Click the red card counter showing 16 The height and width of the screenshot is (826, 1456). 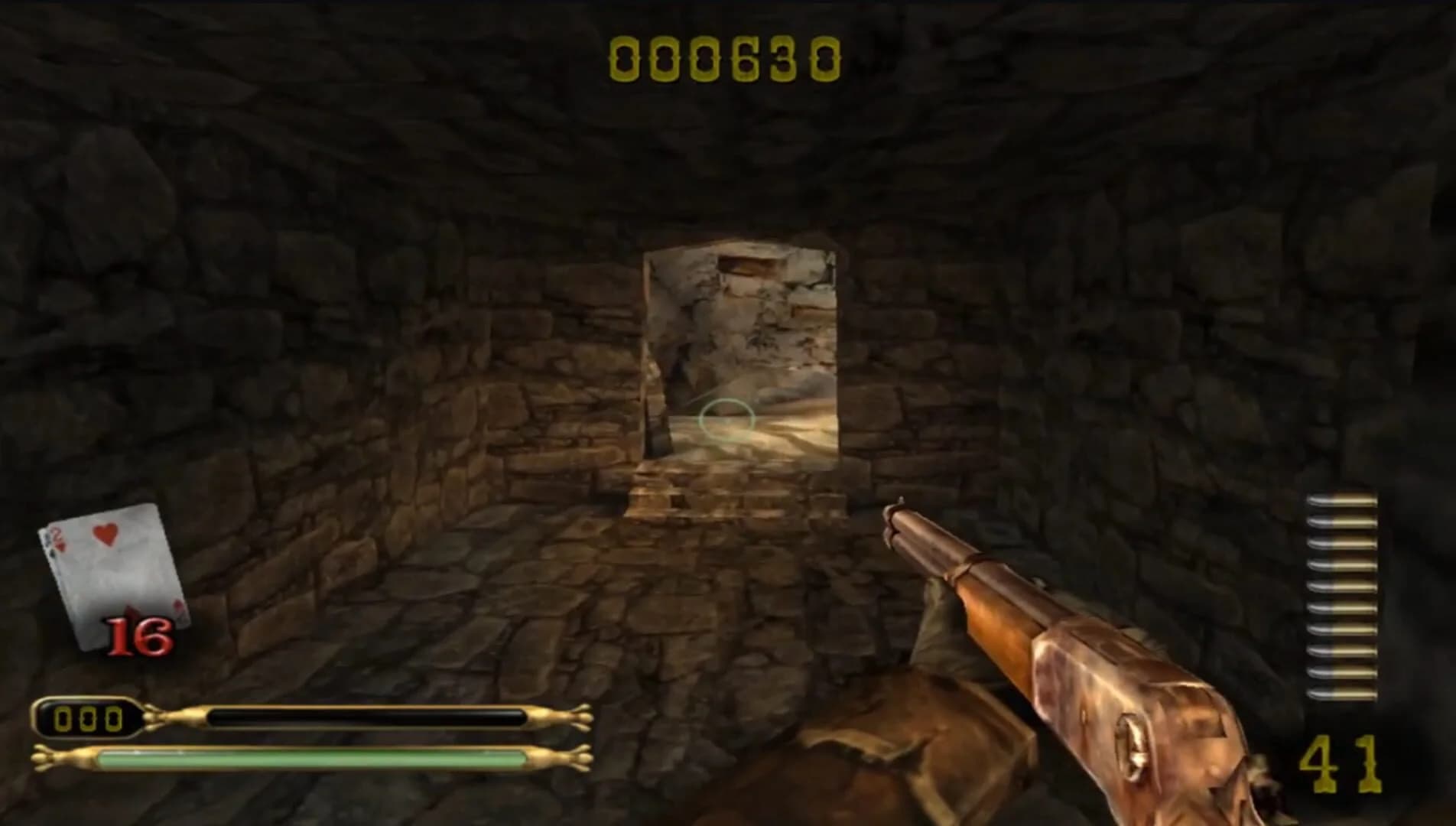tap(138, 635)
